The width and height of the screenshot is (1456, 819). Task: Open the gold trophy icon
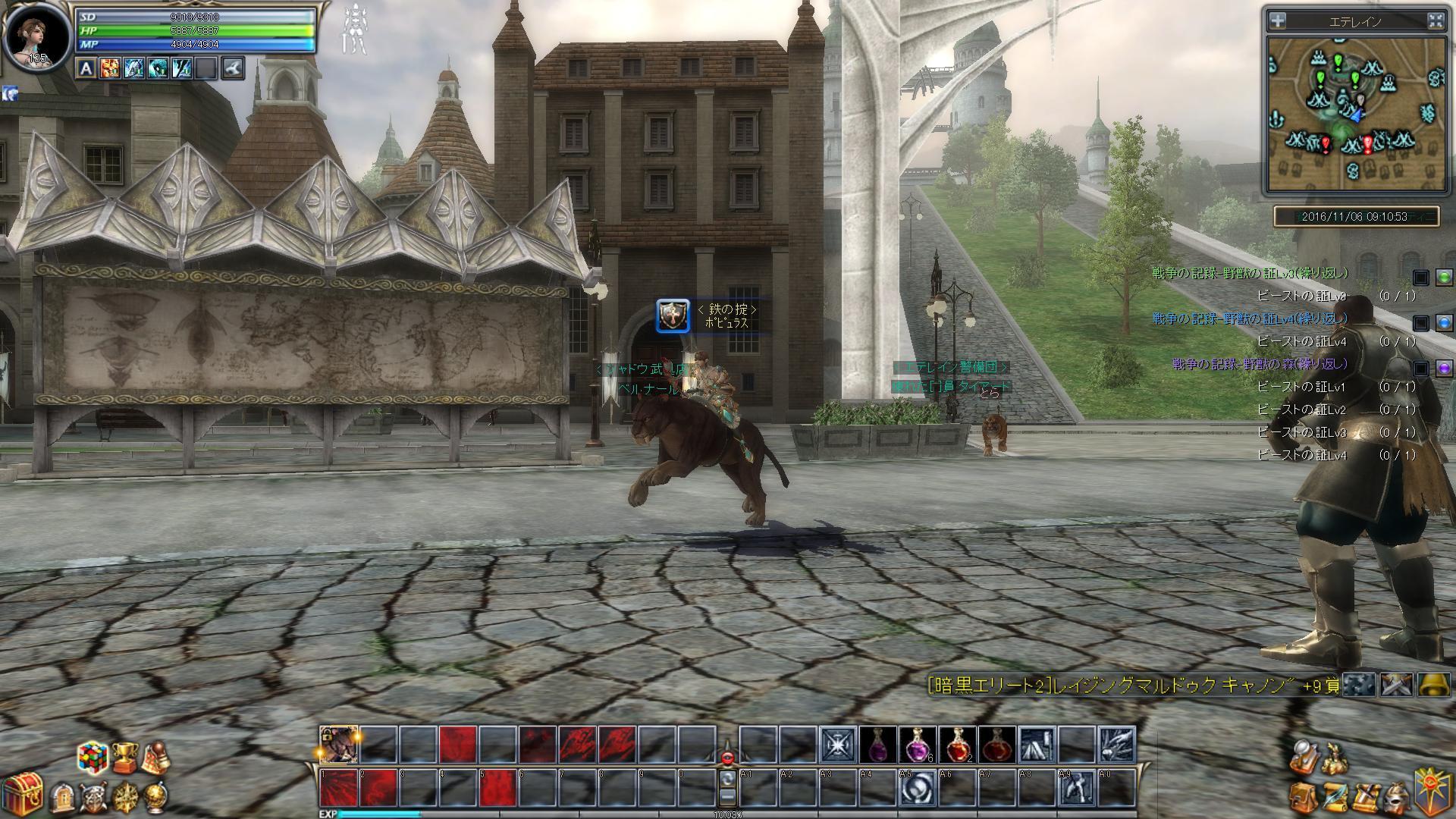(124, 755)
